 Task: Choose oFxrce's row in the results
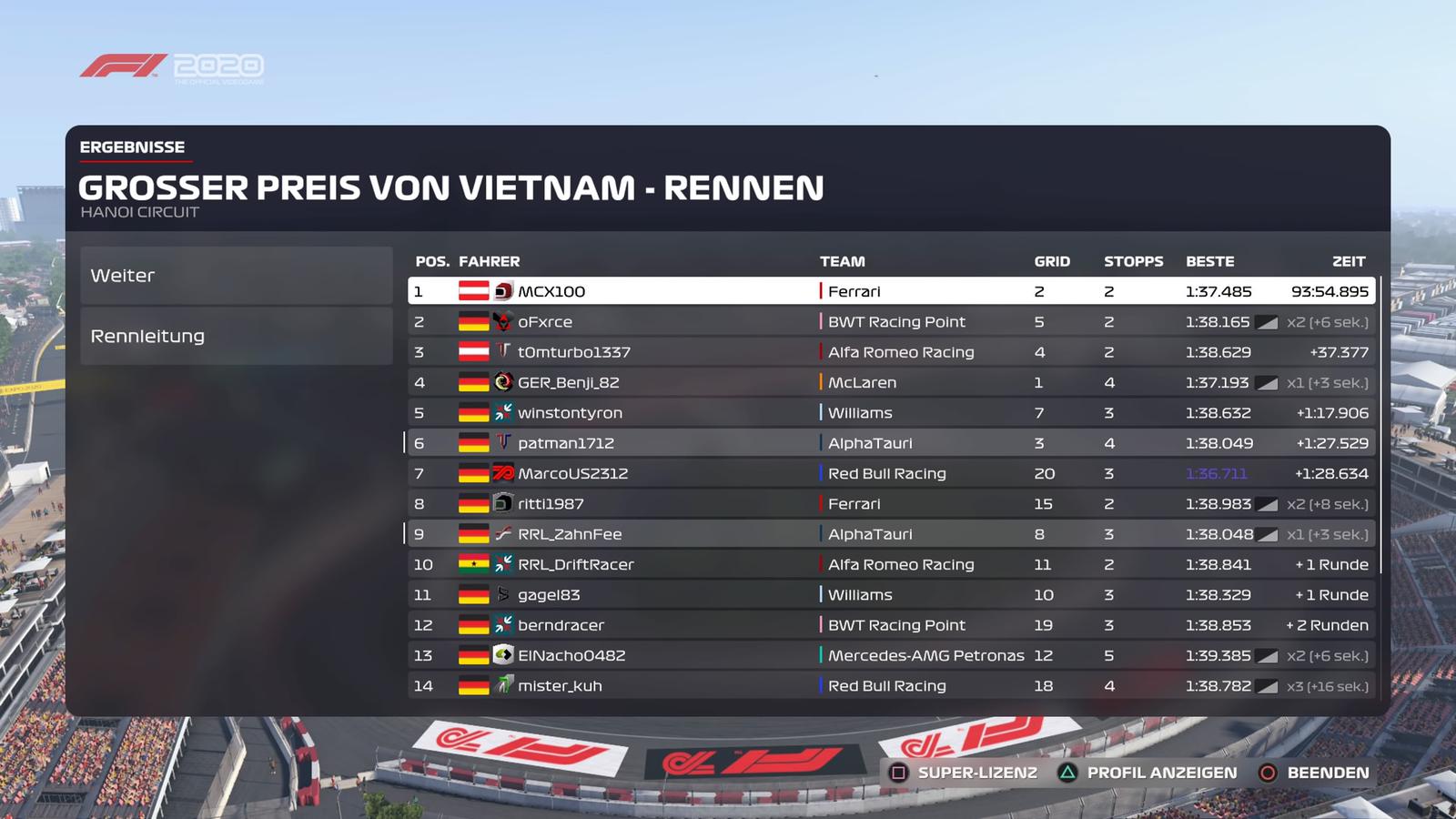tap(890, 322)
